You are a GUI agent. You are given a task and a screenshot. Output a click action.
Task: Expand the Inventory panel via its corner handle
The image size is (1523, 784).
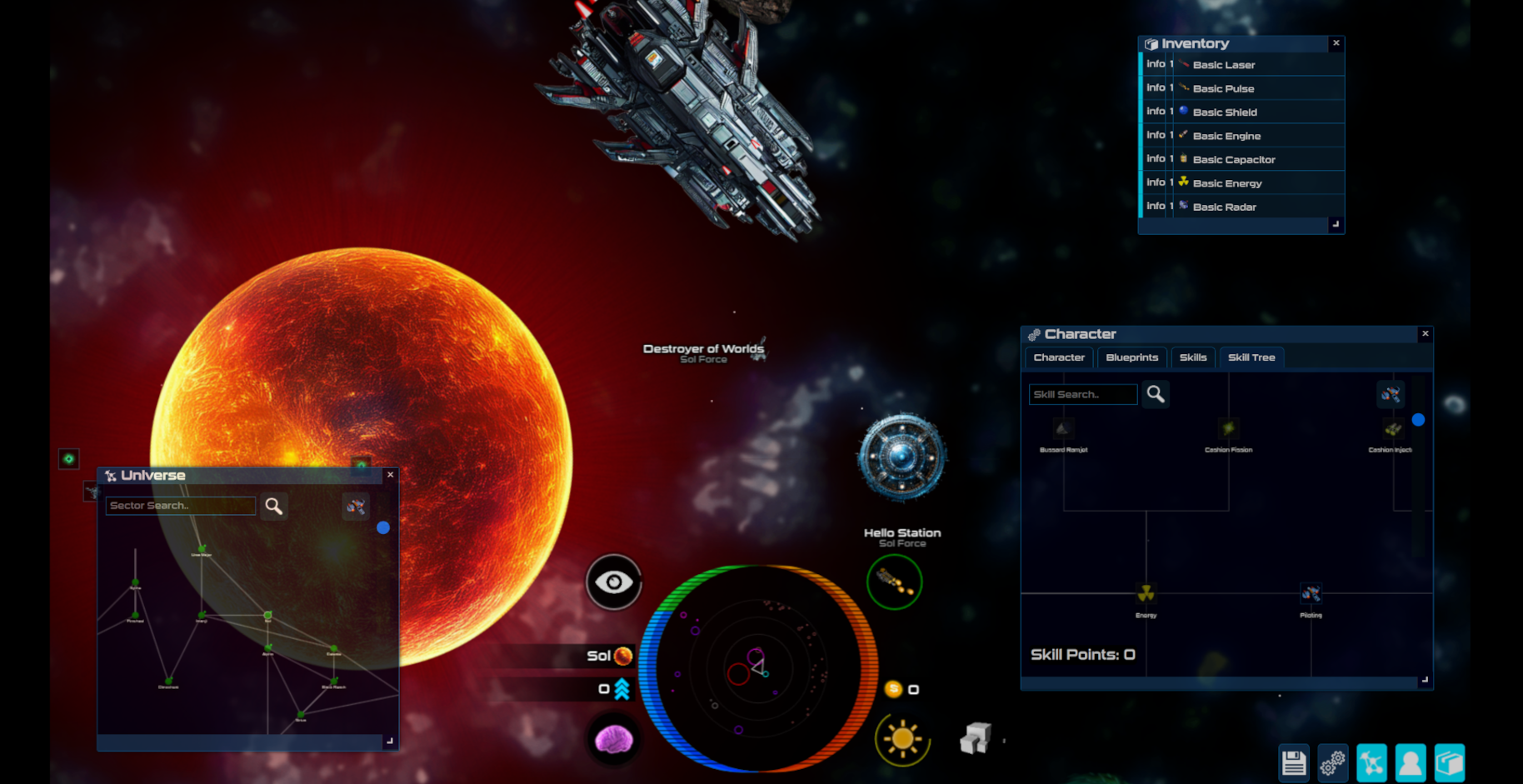1336,226
